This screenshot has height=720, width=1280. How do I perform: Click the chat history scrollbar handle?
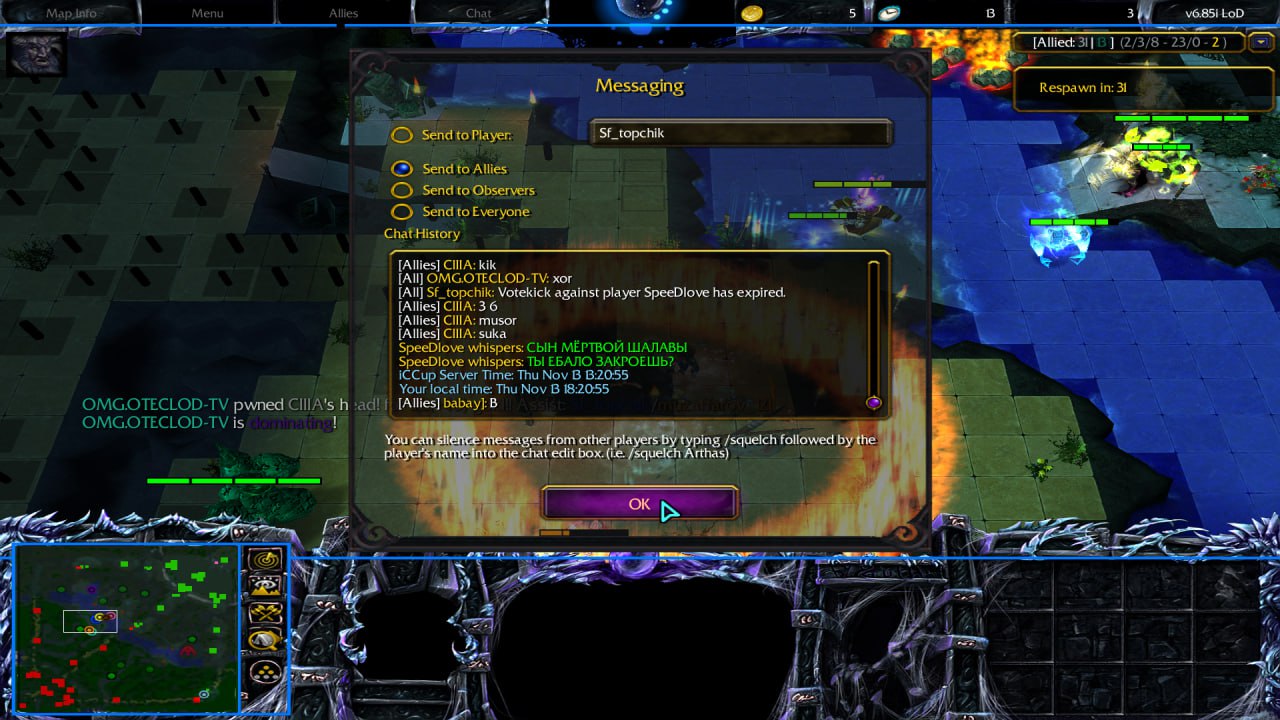click(x=873, y=402)
